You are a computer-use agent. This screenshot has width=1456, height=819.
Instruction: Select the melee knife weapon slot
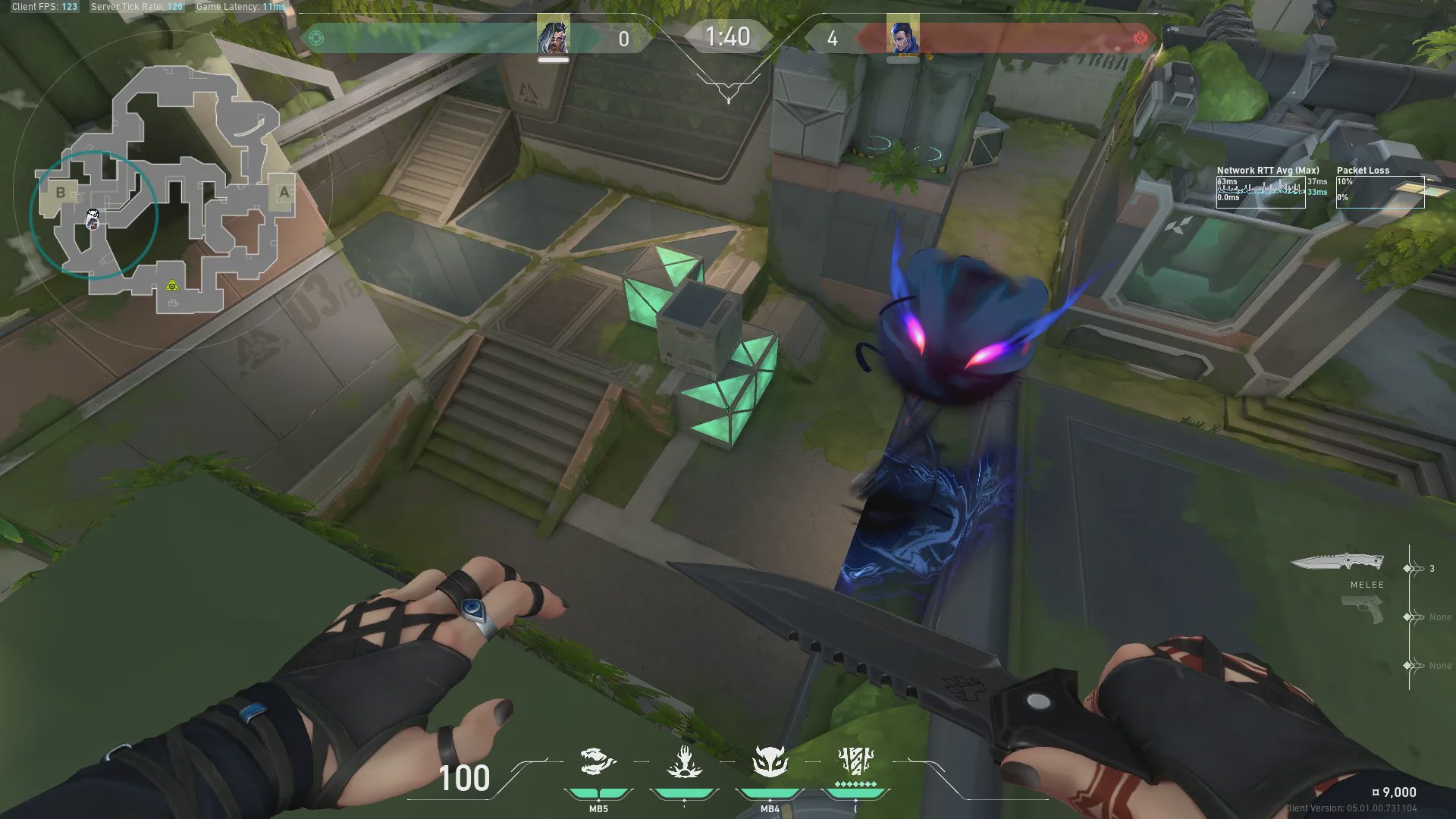click(x=1337, y=563)
